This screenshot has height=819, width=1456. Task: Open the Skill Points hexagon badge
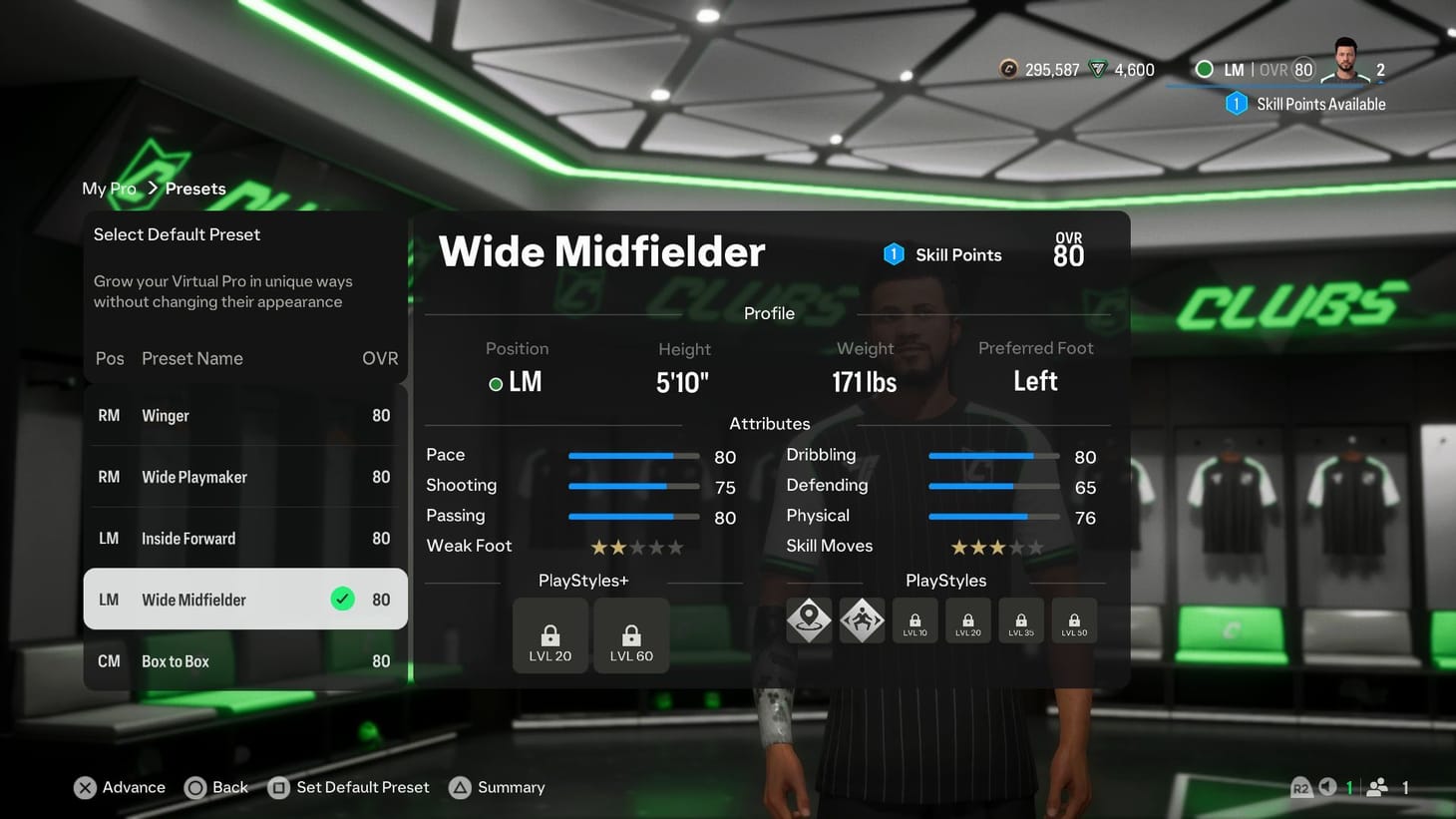point(895,254)
